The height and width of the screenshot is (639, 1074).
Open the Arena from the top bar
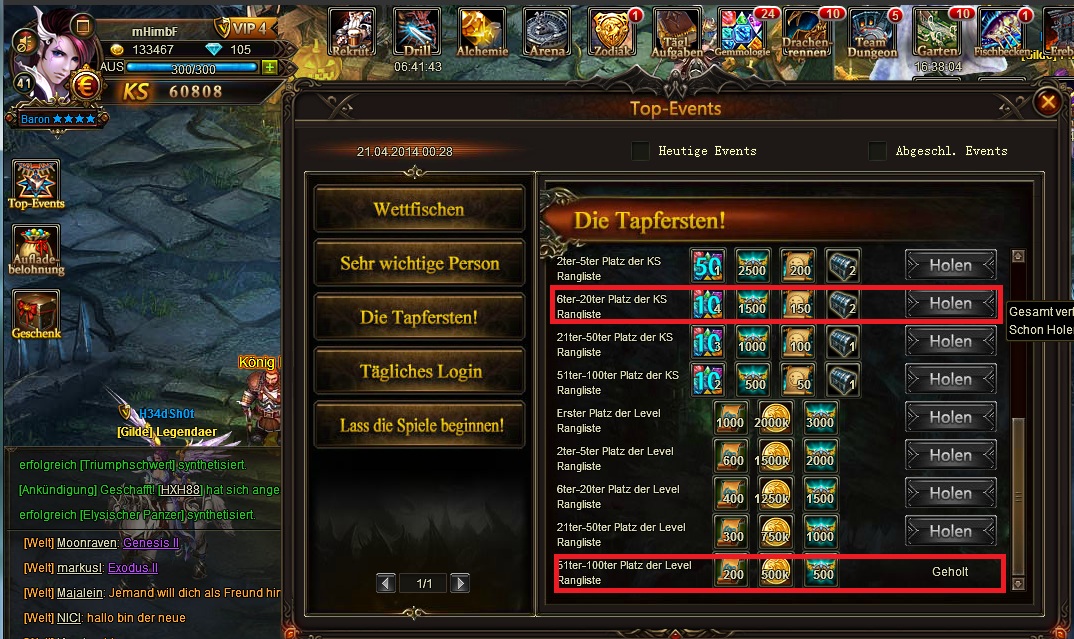tap(547, 33)
